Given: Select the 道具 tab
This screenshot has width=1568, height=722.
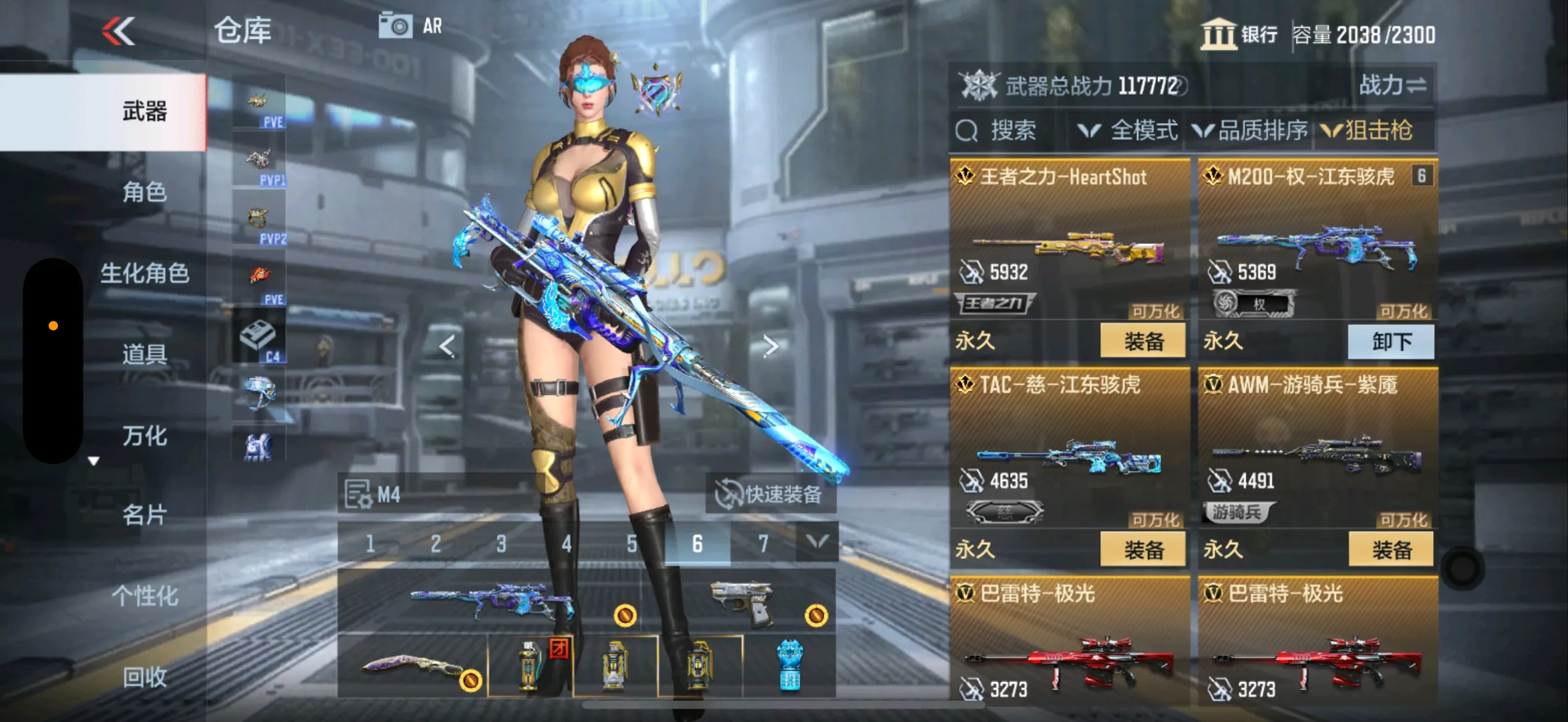Looking at the screenshot, I should (144, 354).
